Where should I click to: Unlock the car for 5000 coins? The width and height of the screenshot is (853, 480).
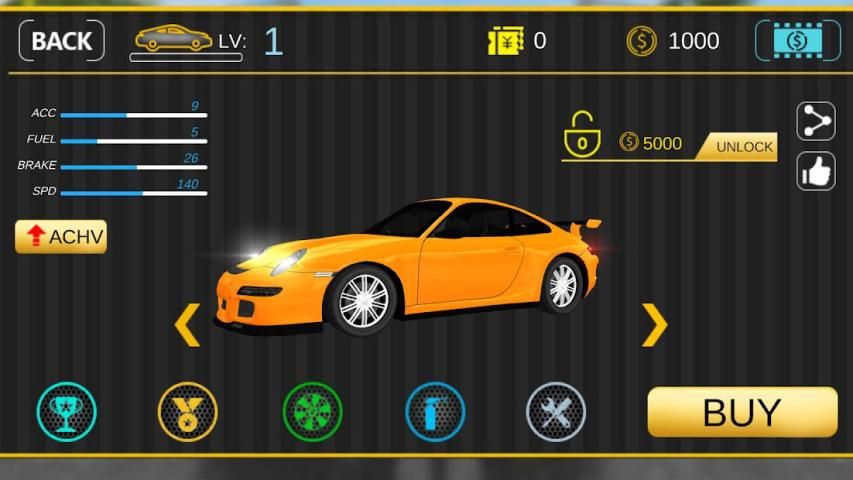(744, 147)
